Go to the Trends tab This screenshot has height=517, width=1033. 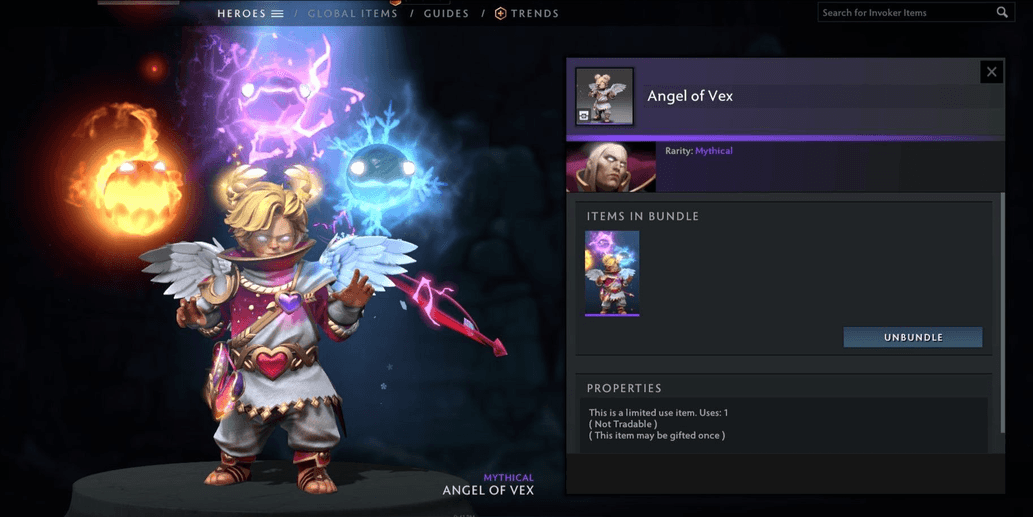point(527,14)
